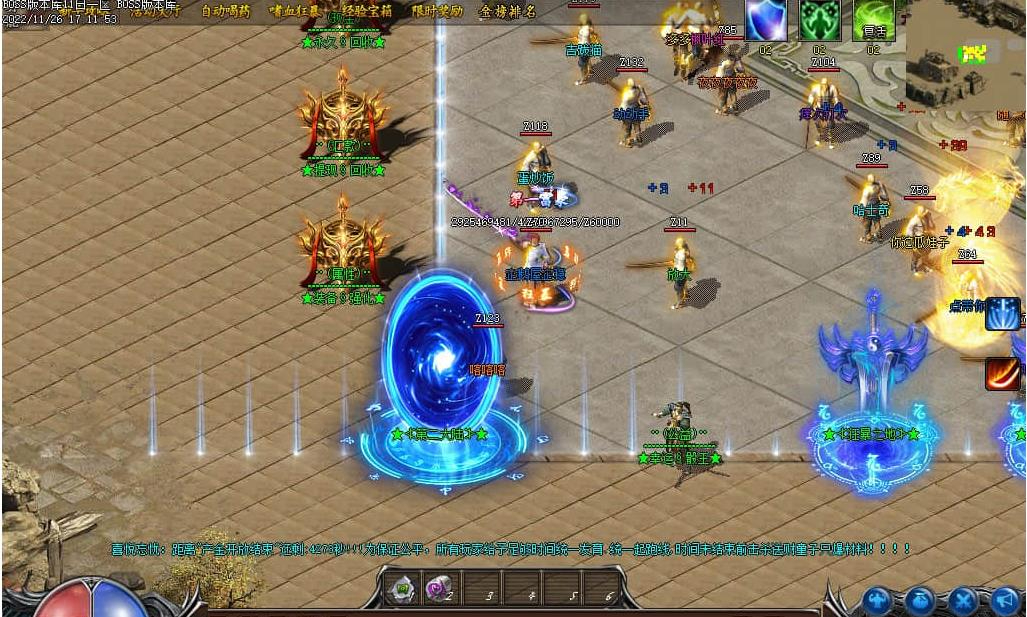Click the crossed-swords round button
This screenshot has height=617, width=1027.
963,601
